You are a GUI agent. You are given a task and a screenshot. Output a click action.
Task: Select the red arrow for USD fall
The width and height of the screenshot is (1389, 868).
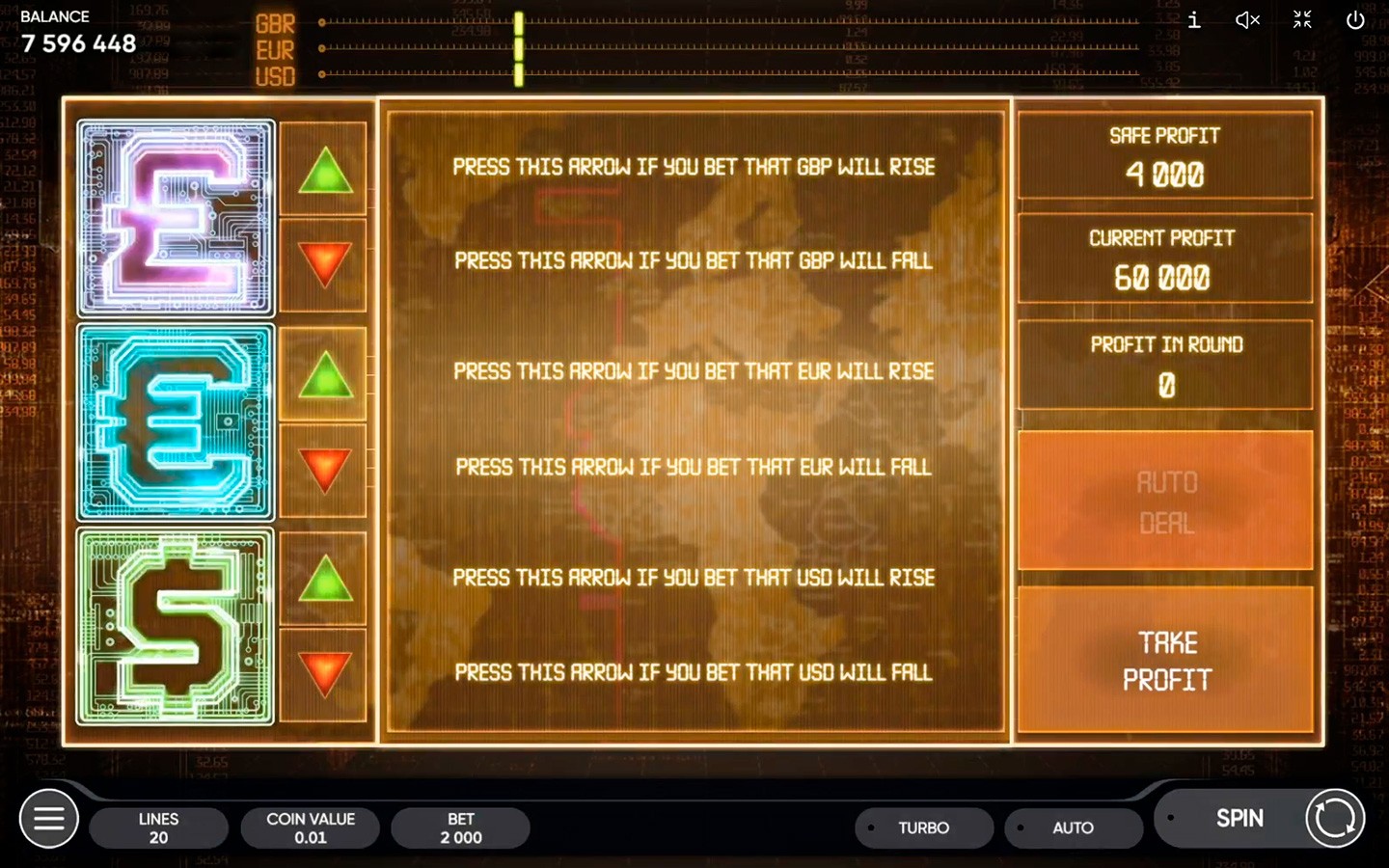325,674
